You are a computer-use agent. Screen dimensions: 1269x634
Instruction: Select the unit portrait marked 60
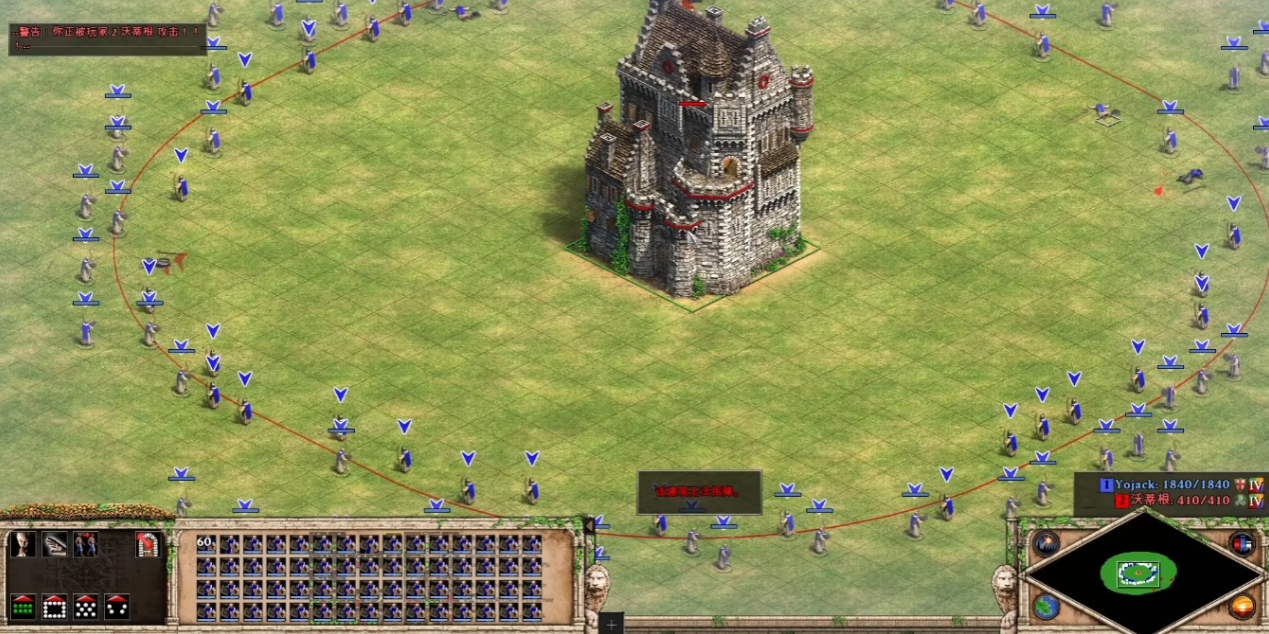205,544
